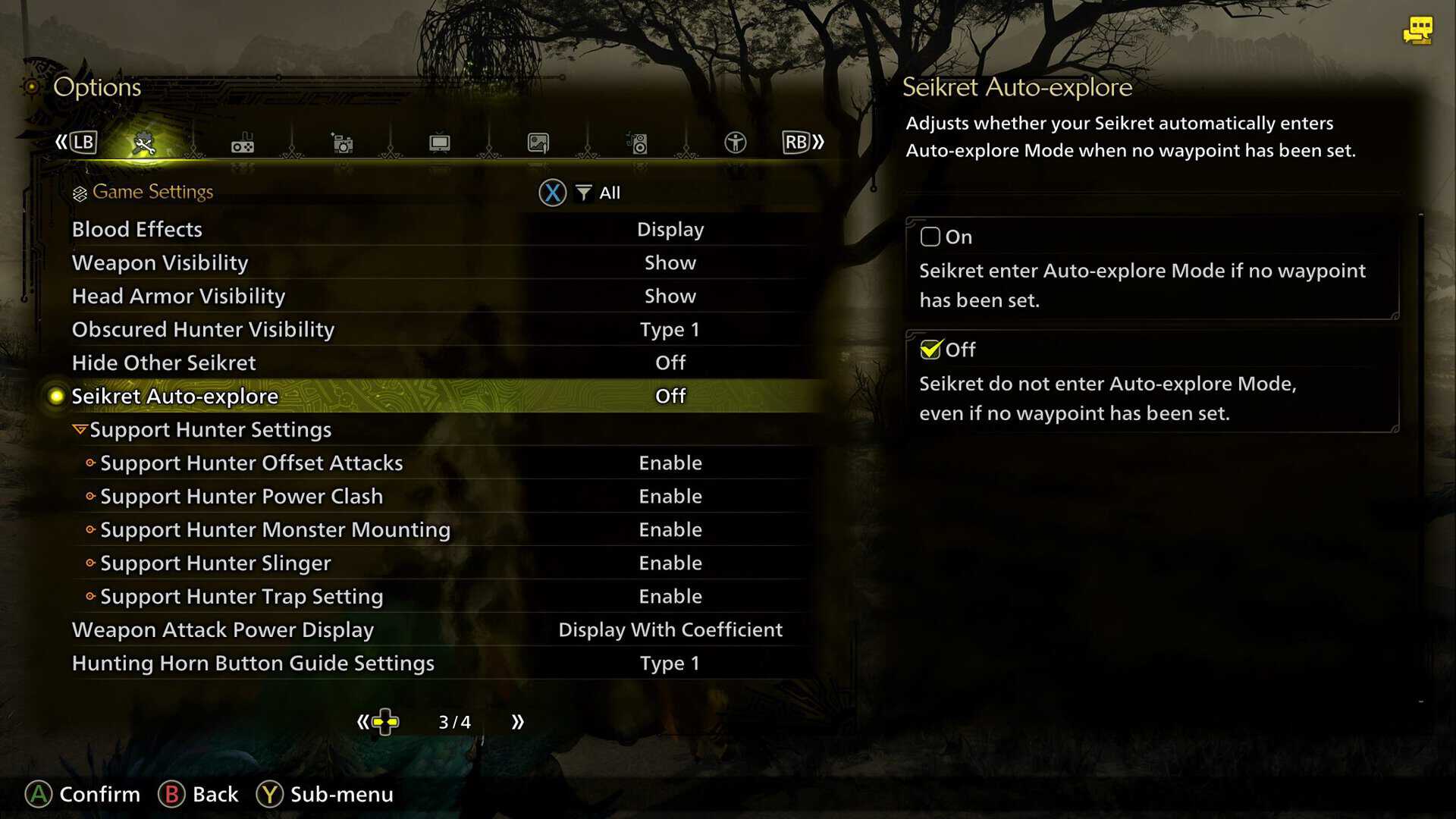Viewport: 1456px width, 819px height.
Task: Collapse the Support Hunter Settings group
Action: pos(210,429)
